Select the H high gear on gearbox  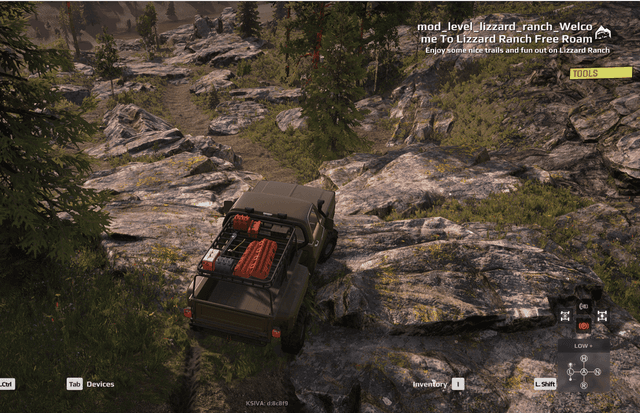(x=583, y=358)
